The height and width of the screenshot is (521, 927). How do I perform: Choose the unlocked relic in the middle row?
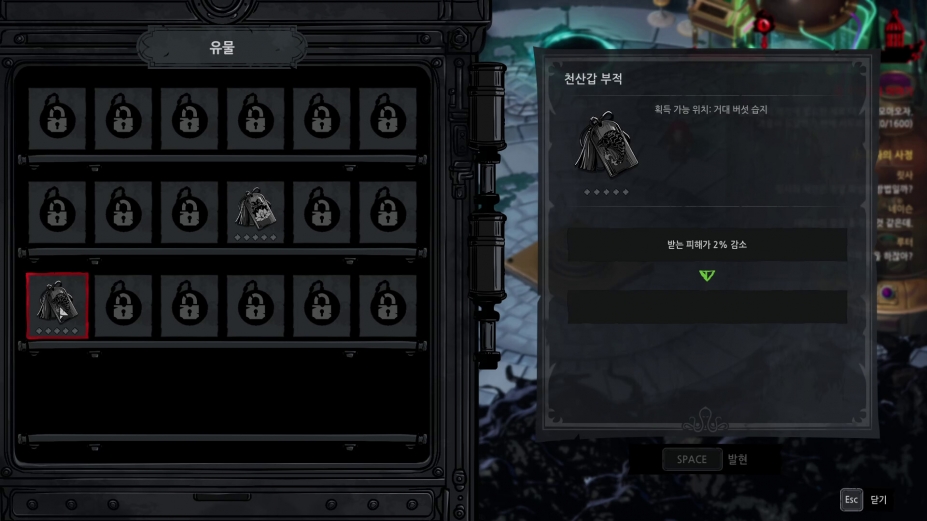point(255,212)
